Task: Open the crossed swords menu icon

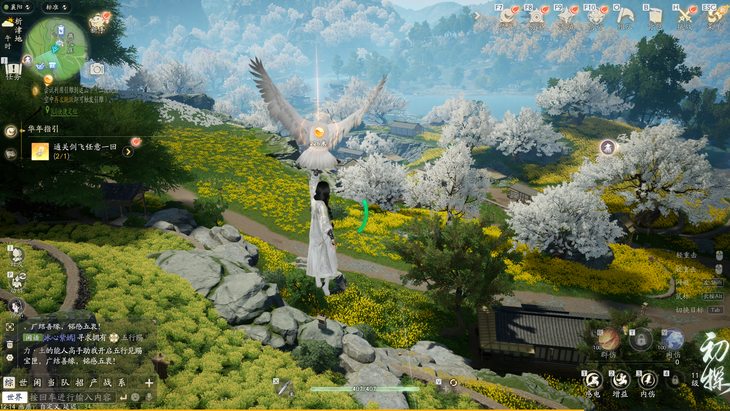Action: (x=684, y=15)
